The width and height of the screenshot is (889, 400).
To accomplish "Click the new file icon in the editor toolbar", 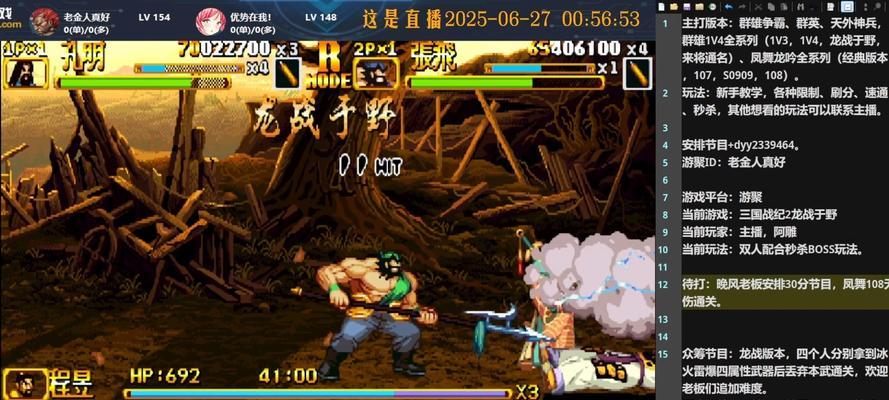I will 661,6.
